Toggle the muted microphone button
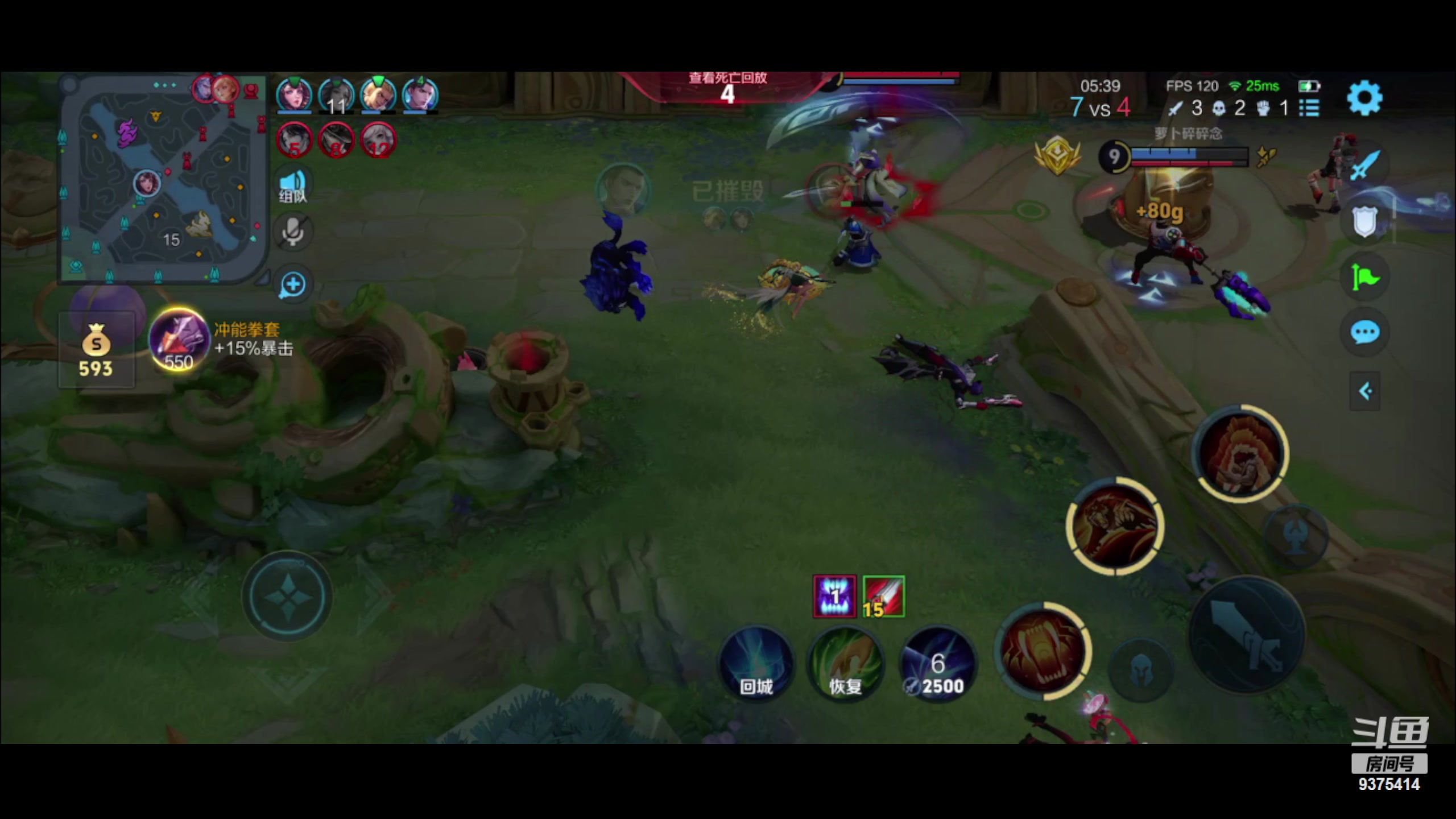Image resolution: width=1456 pixels, height=819 pixels. (293, 232)
